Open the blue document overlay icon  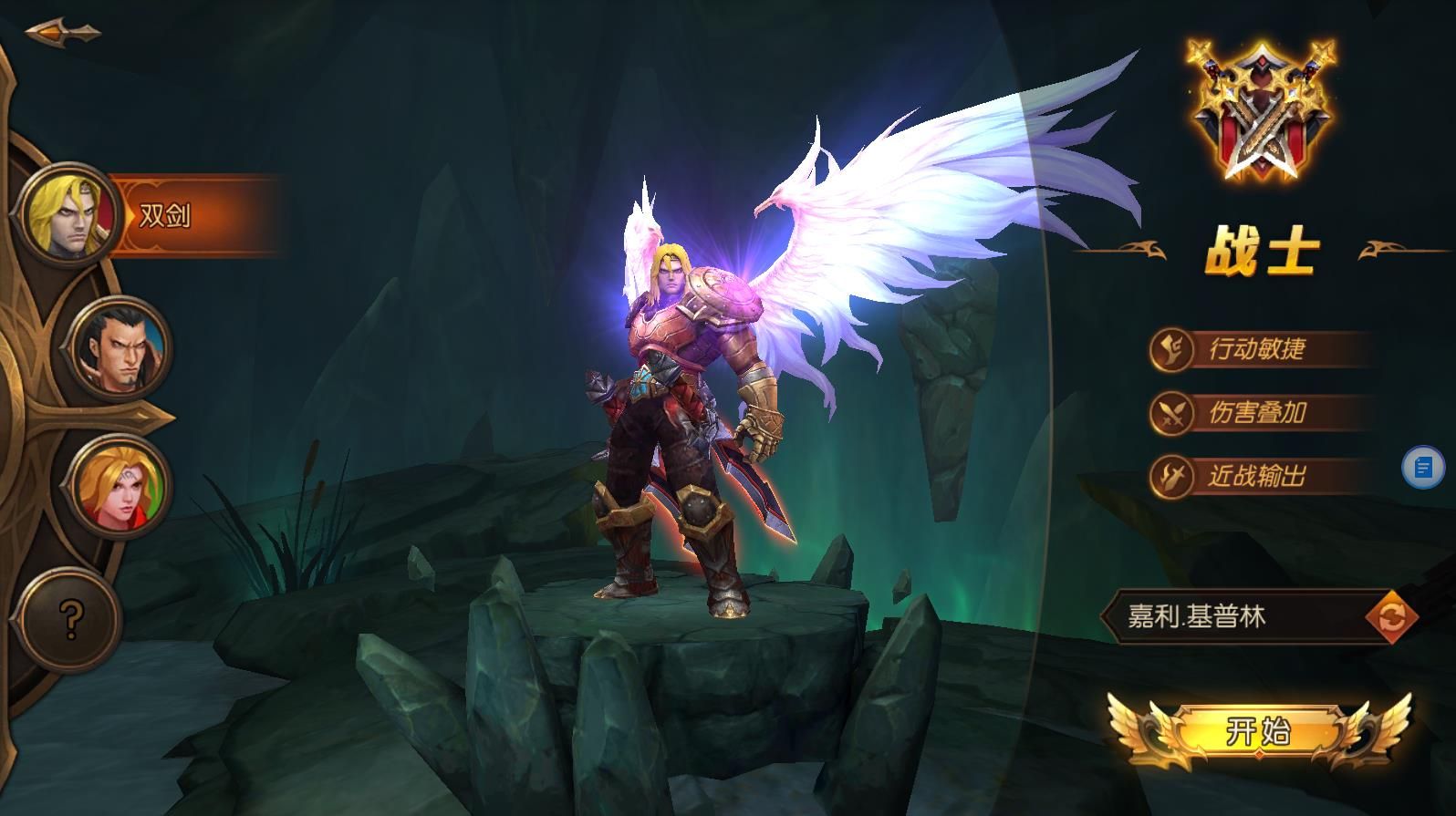[x=1422, y=468]
